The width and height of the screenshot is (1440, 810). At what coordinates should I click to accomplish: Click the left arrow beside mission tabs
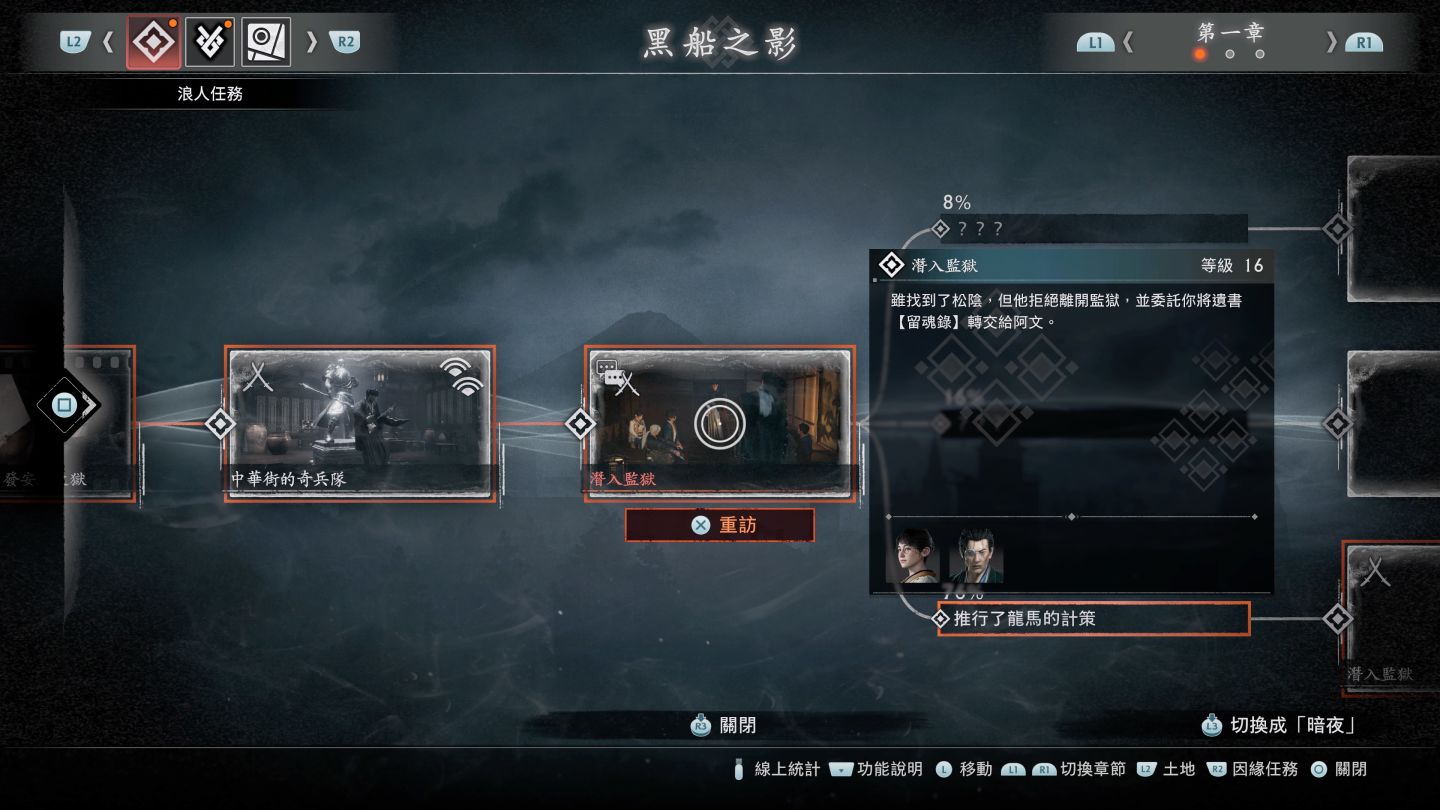point(109,42)
